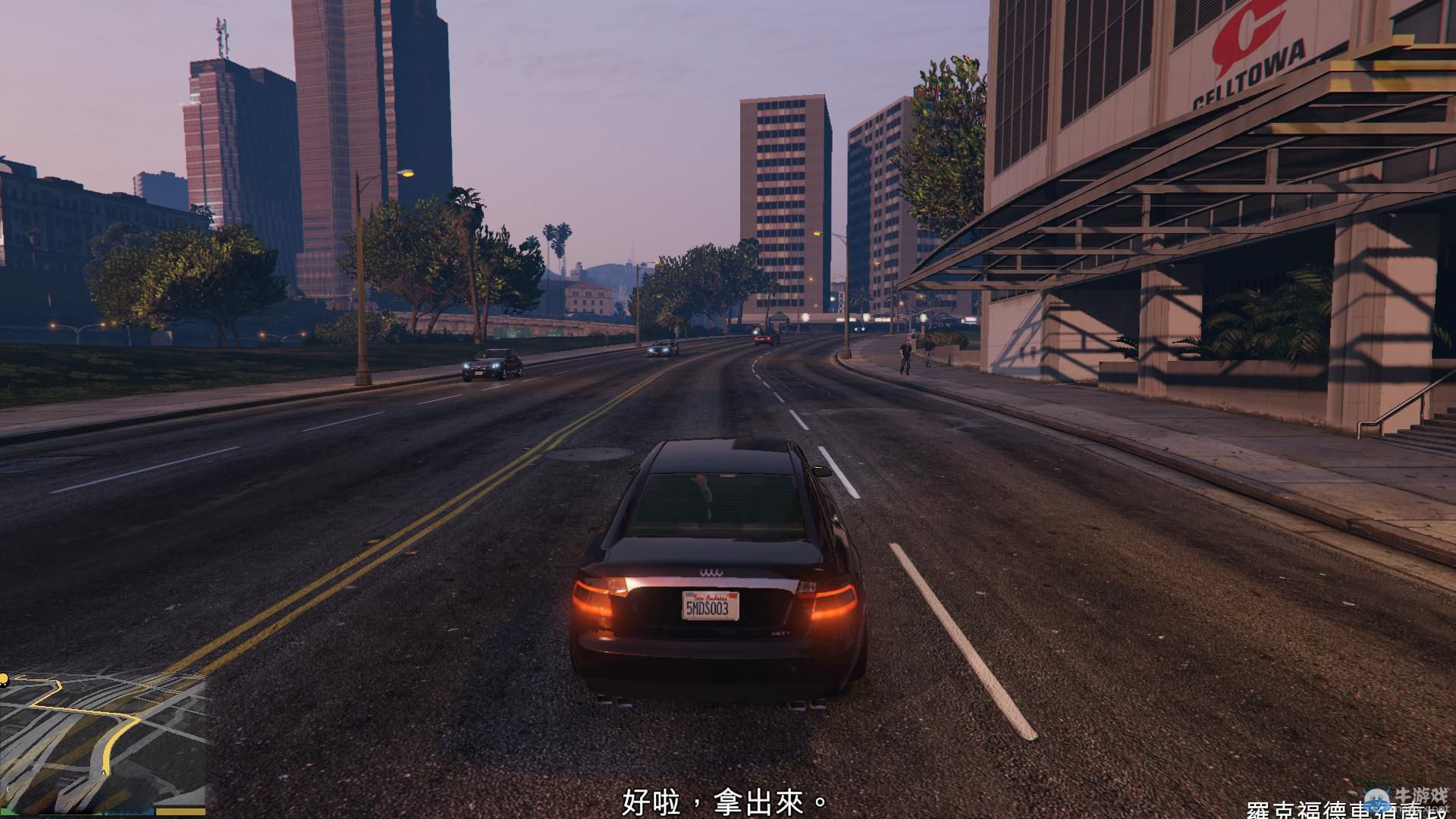Toggle the yellow special ability bar
The width and height of the screenshot is (1456, 819).
point(180,812)
